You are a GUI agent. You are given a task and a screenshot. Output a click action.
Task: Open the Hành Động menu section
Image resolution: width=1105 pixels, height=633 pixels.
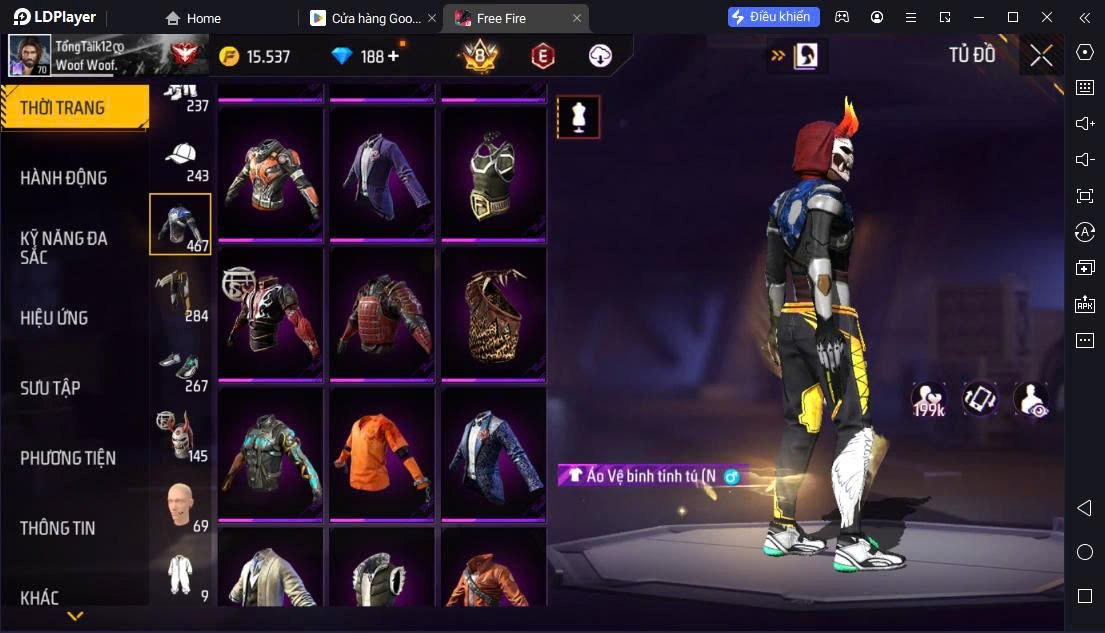[64, 178]
